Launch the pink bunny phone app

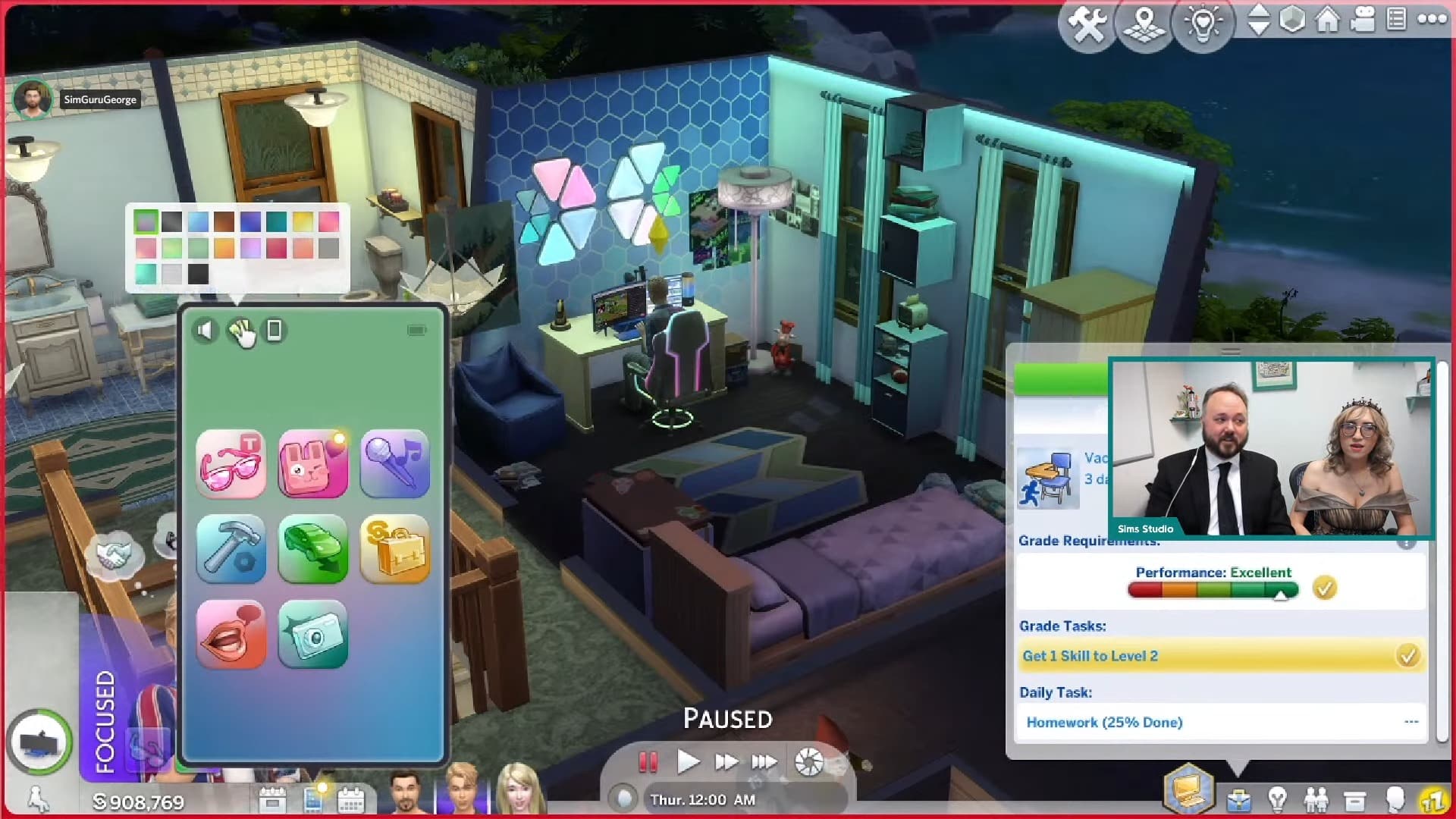click(313, 463)
